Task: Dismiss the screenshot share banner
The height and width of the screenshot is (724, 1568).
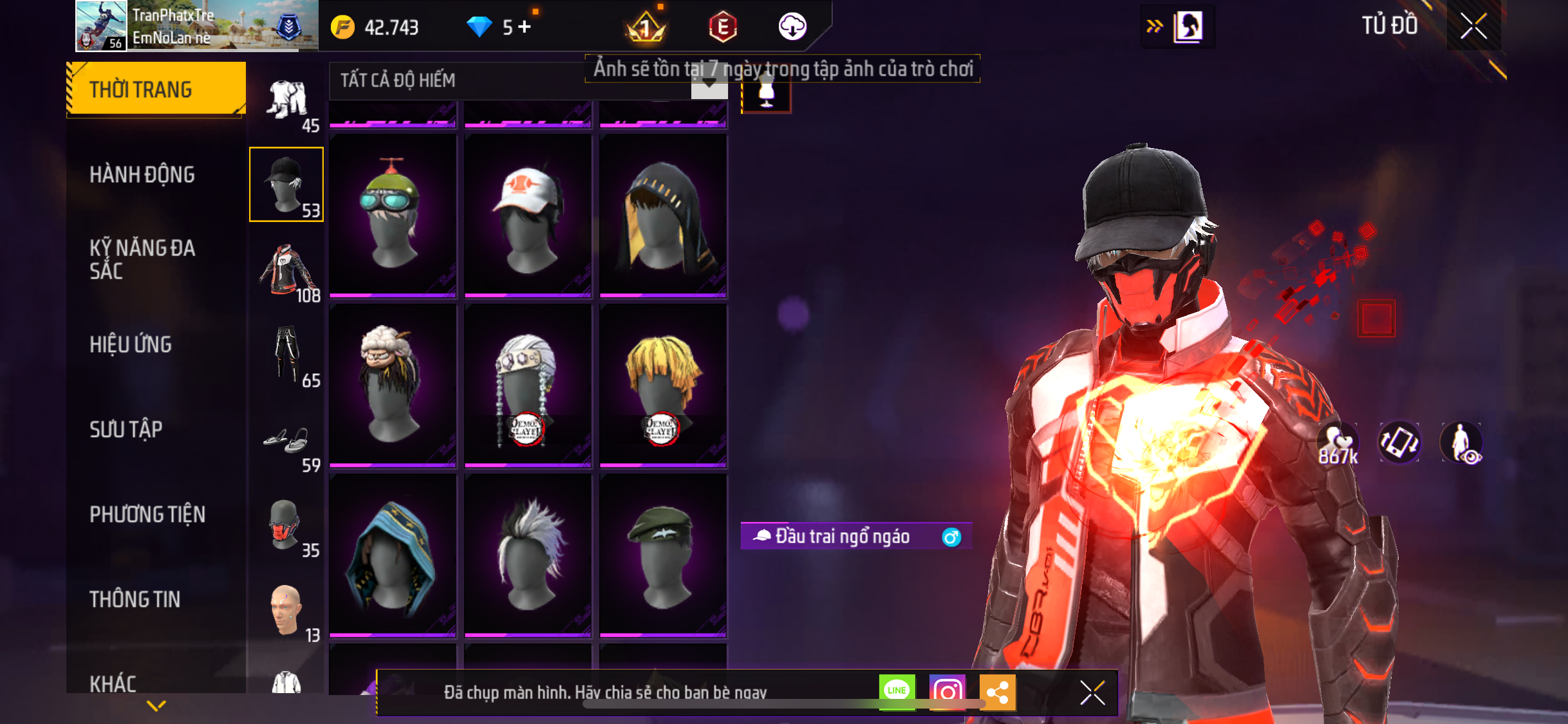Action: click(1092, 692)
